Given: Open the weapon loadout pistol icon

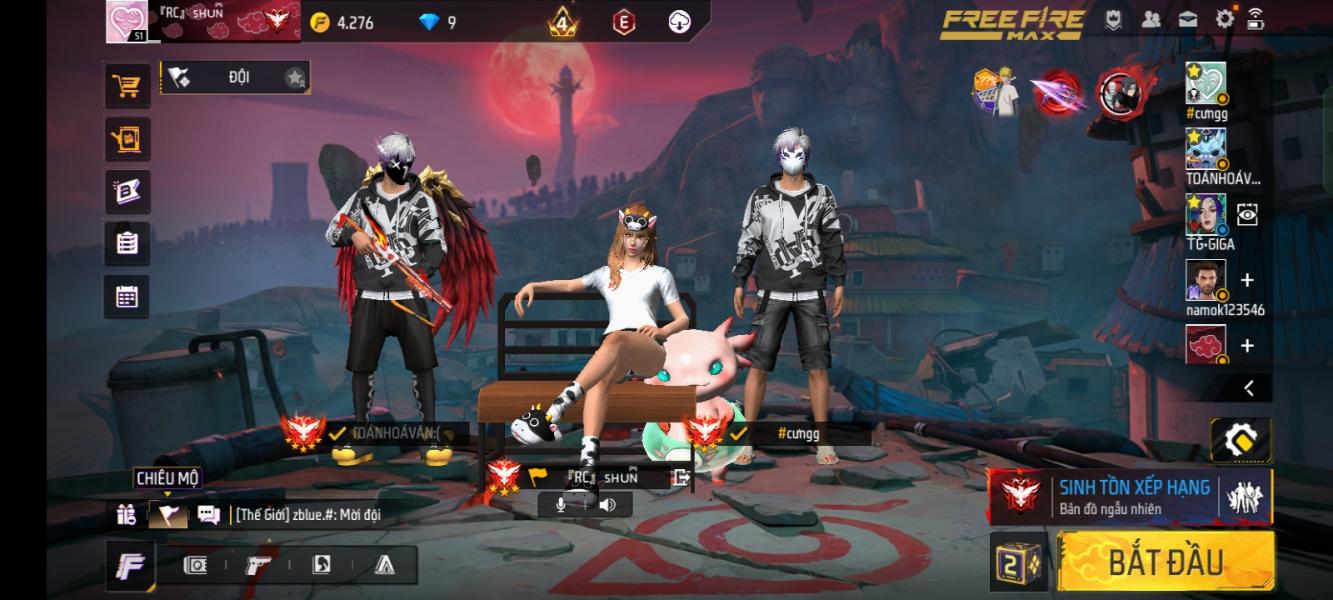Looking at the screenshot, I should coord(258,566).
